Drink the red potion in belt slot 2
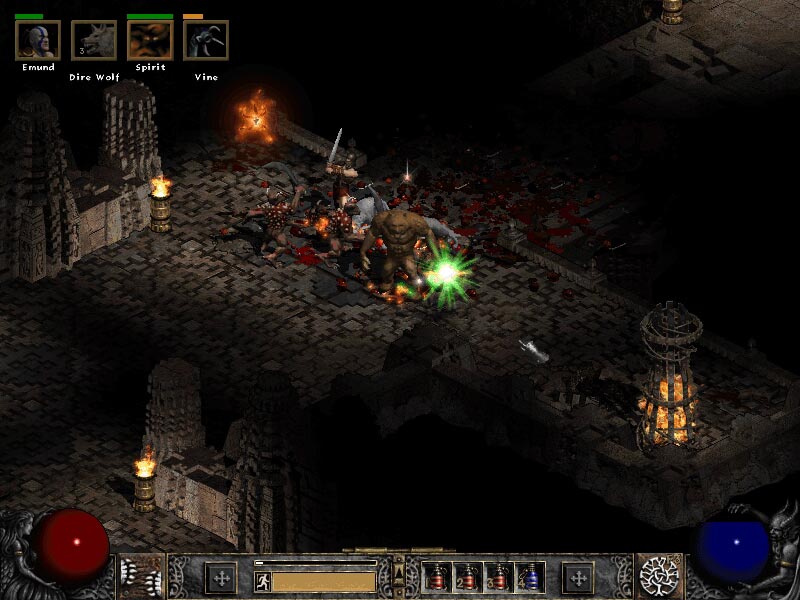Image resolution: width=800 pixels, height=600 pixels. (466, 577)
